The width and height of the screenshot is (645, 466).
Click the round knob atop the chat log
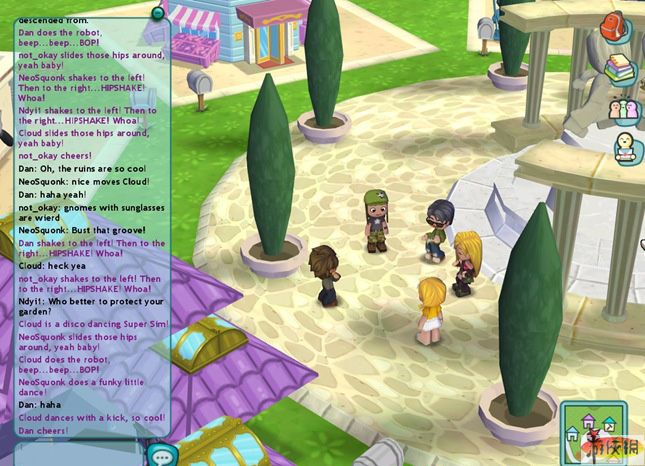[157, 12]
